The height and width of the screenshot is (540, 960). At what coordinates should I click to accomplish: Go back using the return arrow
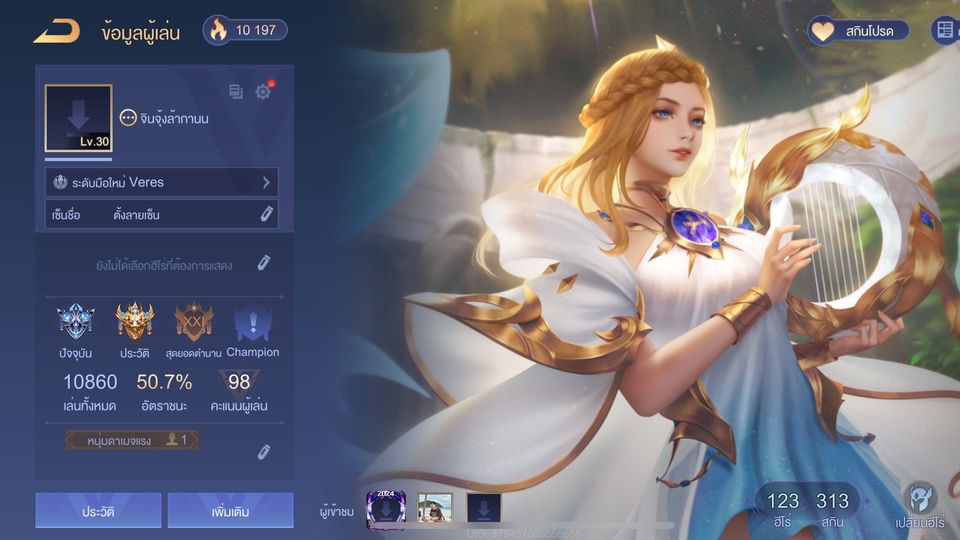tap(55, 32)
